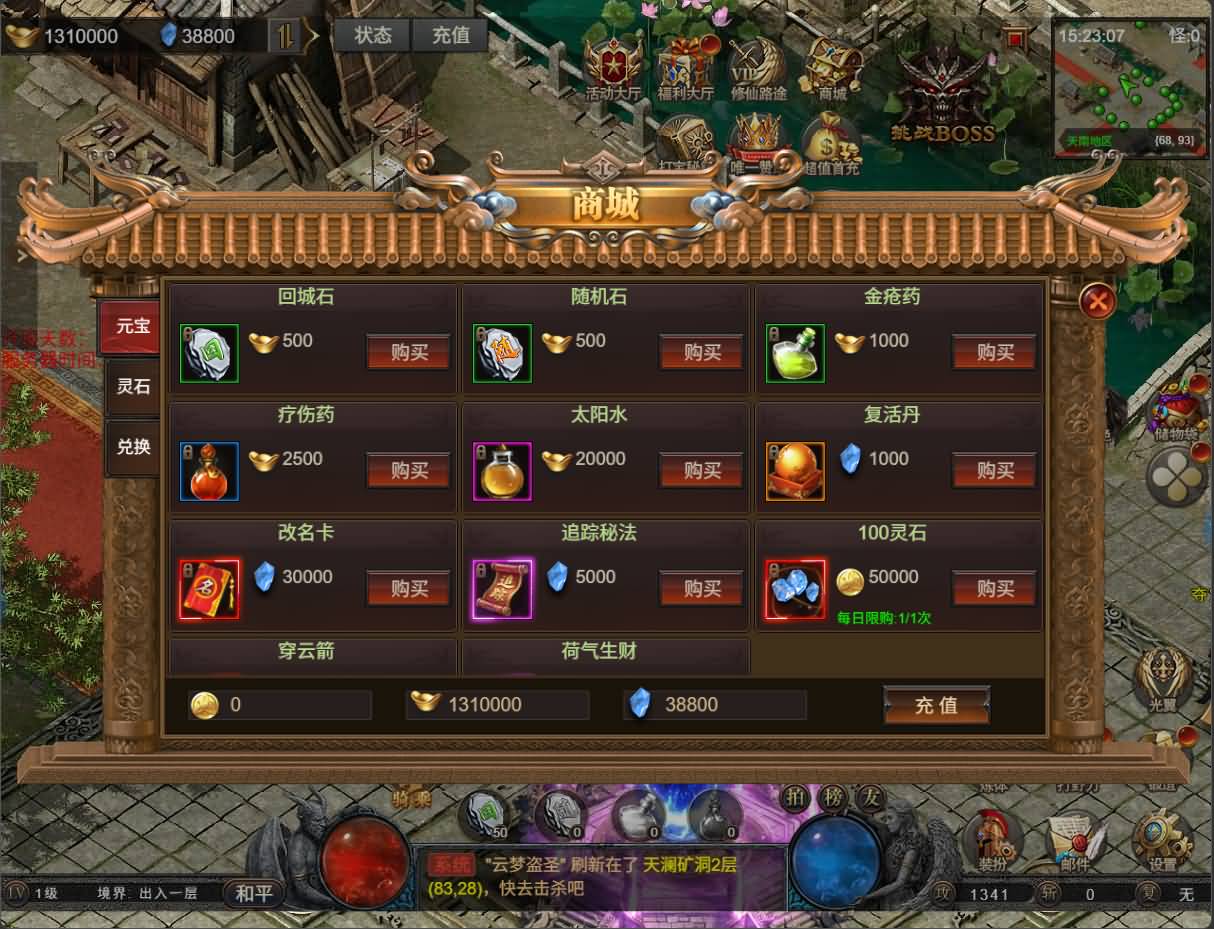The height and width of the screenshot is (929, 1214).
Task: Click the 充值 recharge button in shop footer
Action: (x=936, y=705)
